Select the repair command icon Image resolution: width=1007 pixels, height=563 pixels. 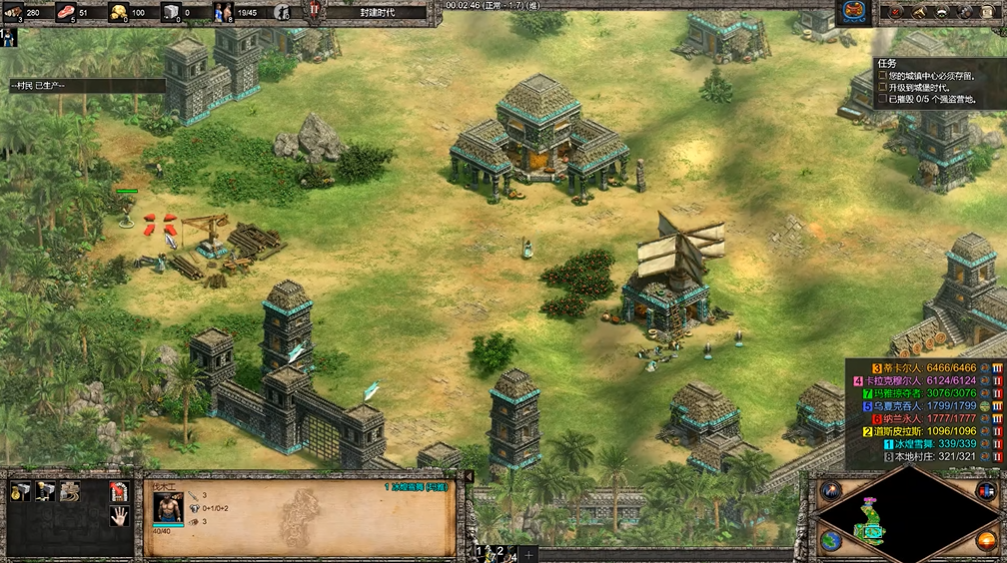70,491
